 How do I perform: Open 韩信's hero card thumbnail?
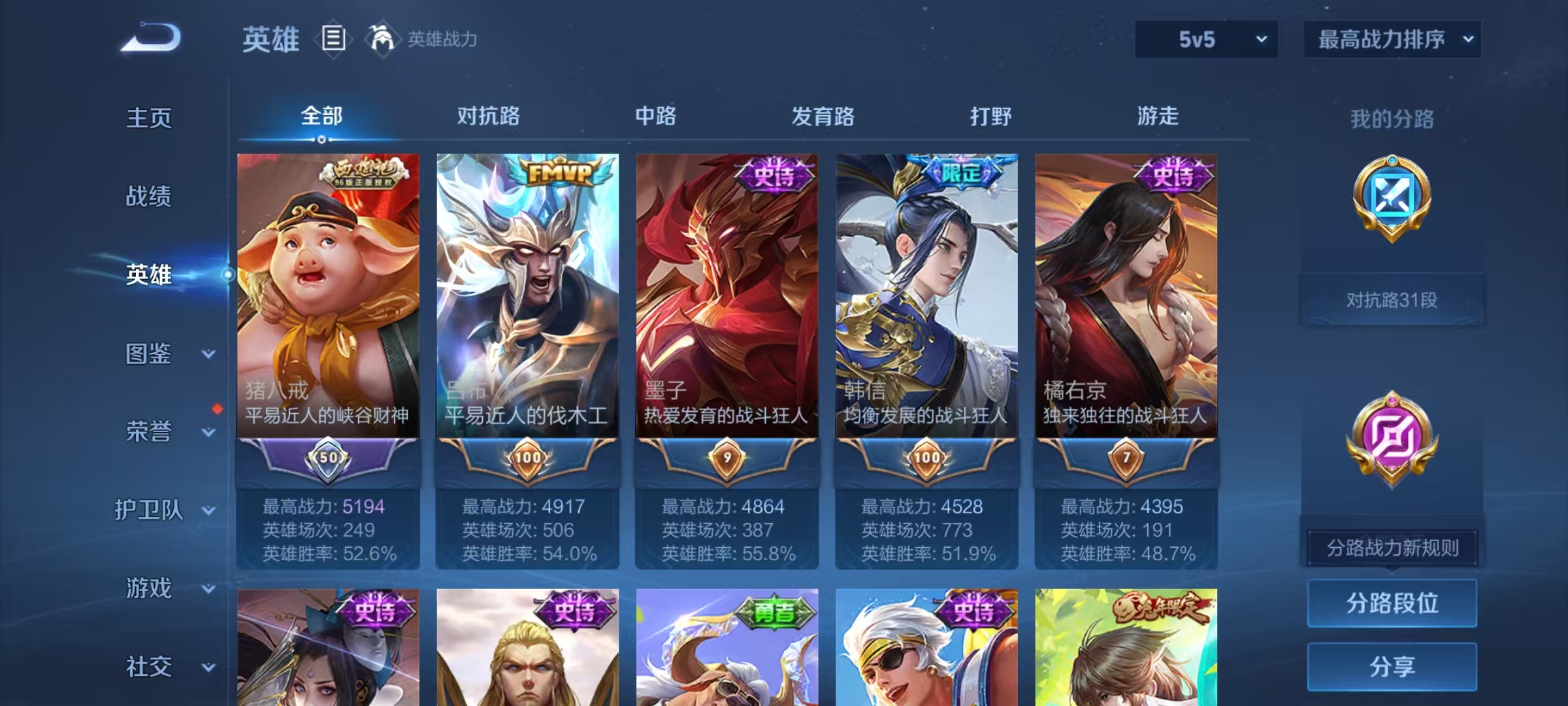point(926,294)
